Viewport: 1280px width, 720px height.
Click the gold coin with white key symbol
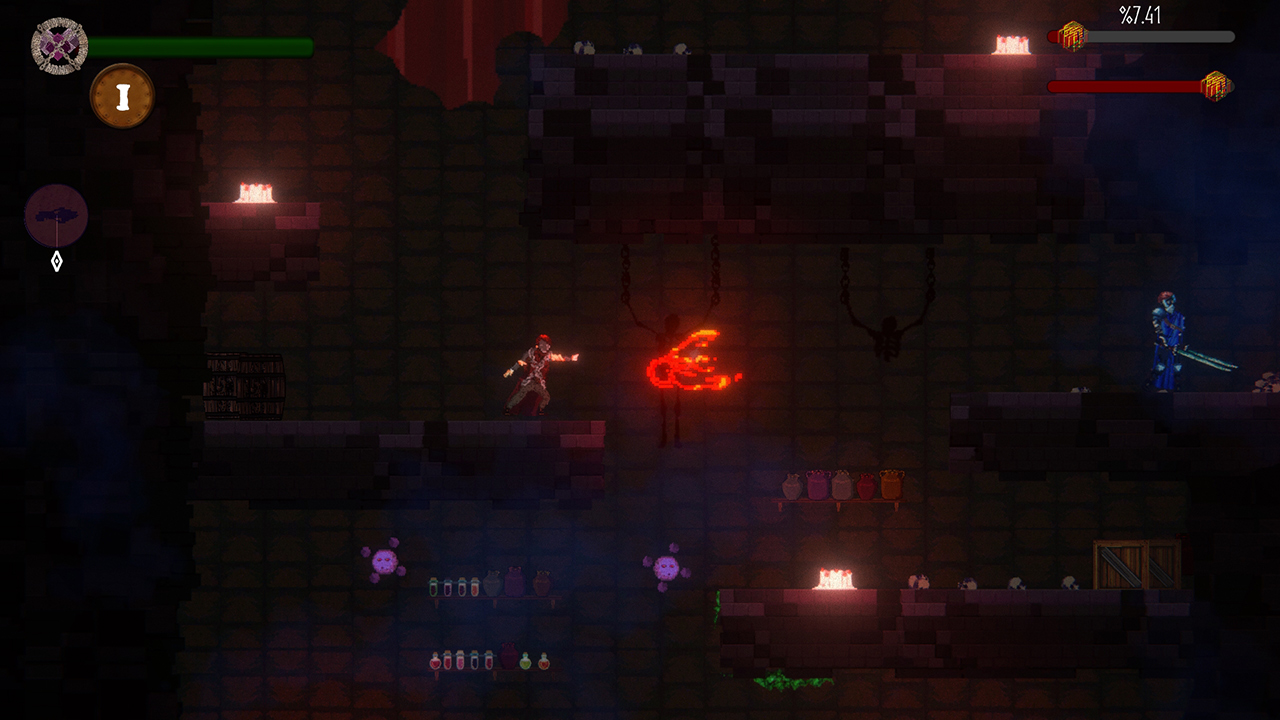122,96
